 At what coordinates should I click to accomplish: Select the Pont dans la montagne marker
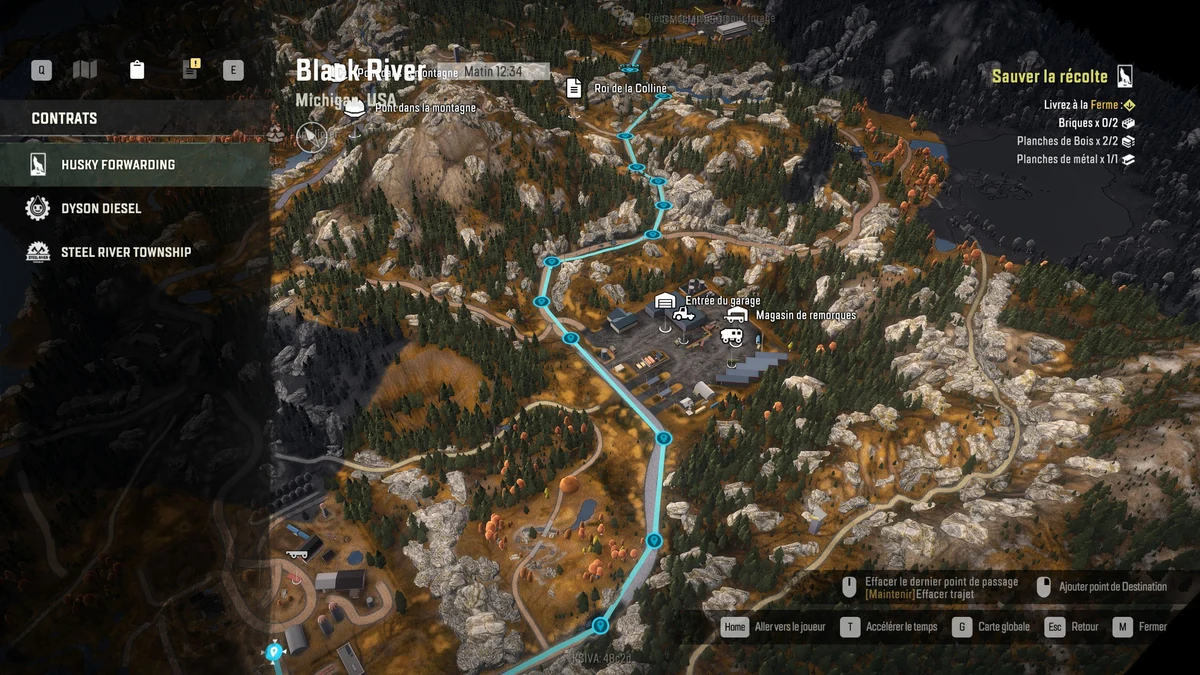point(353,109)
